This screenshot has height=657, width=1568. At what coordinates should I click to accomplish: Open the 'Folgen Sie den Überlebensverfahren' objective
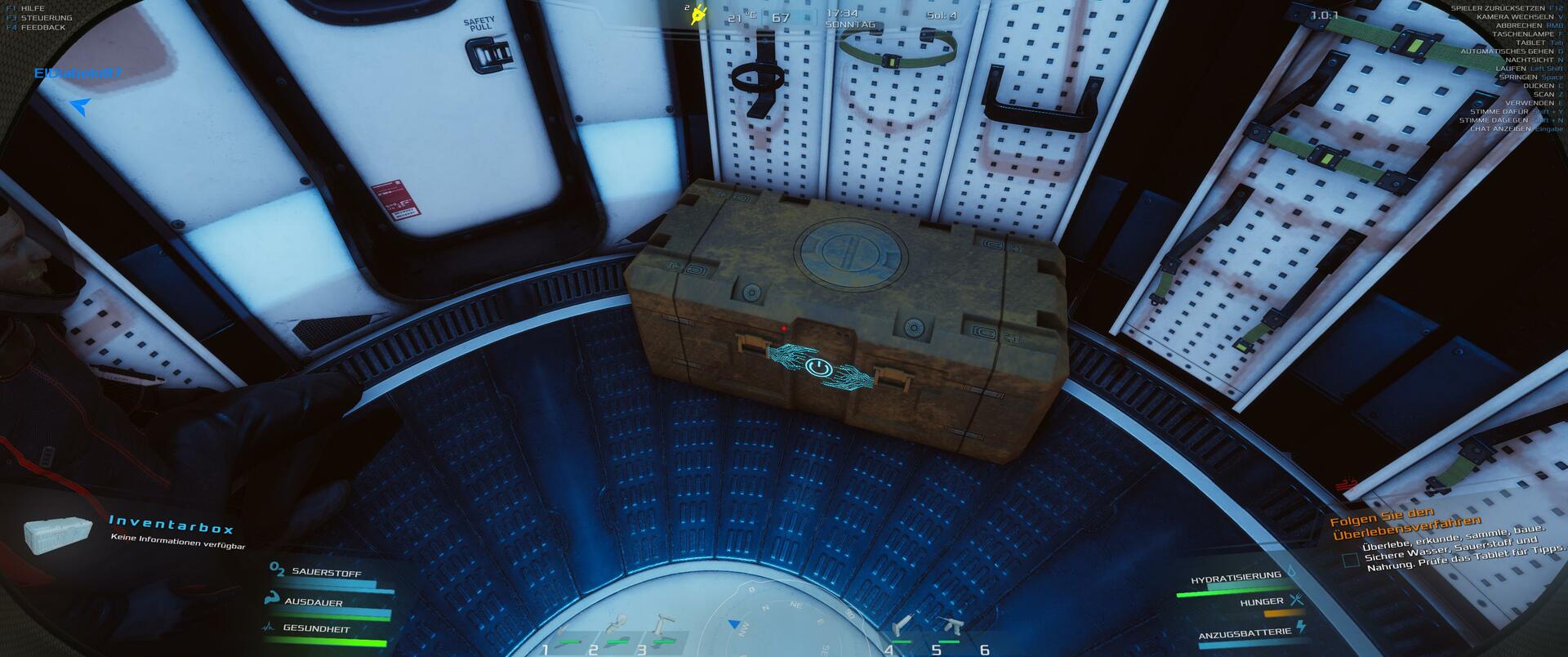[1405, 527]
